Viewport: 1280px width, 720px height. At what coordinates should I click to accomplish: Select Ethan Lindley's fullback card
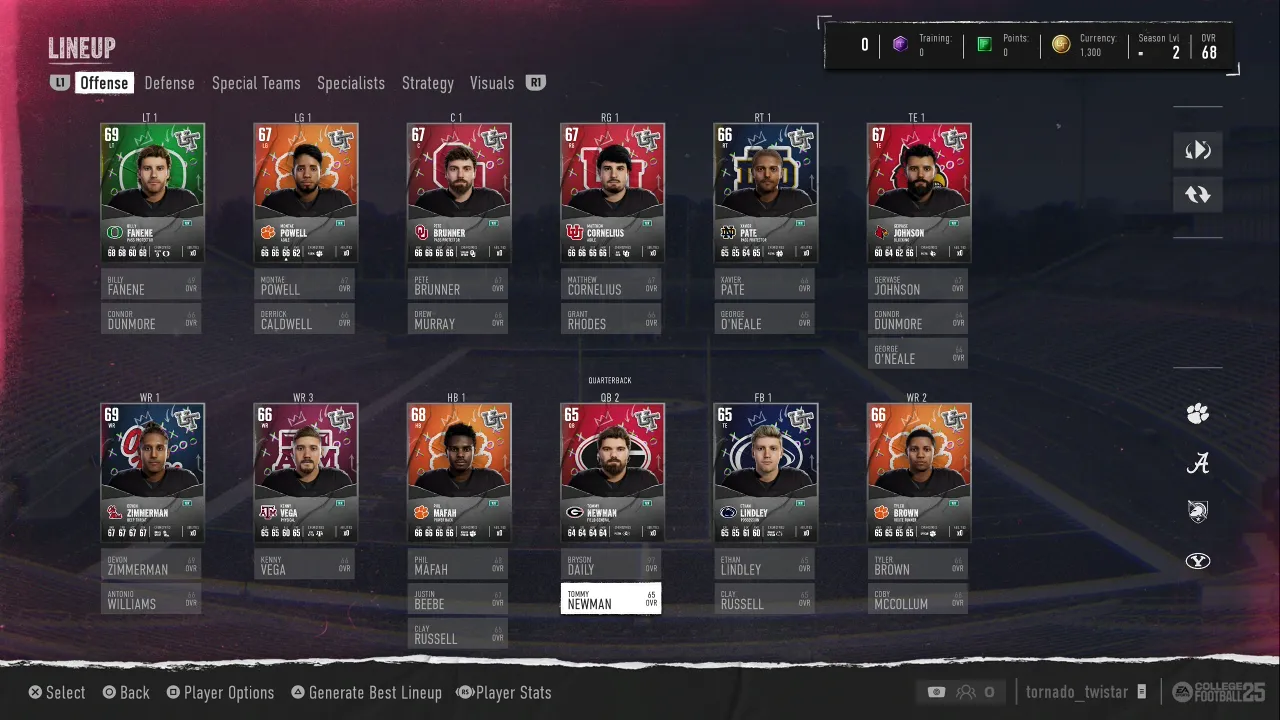click(765, 472)
